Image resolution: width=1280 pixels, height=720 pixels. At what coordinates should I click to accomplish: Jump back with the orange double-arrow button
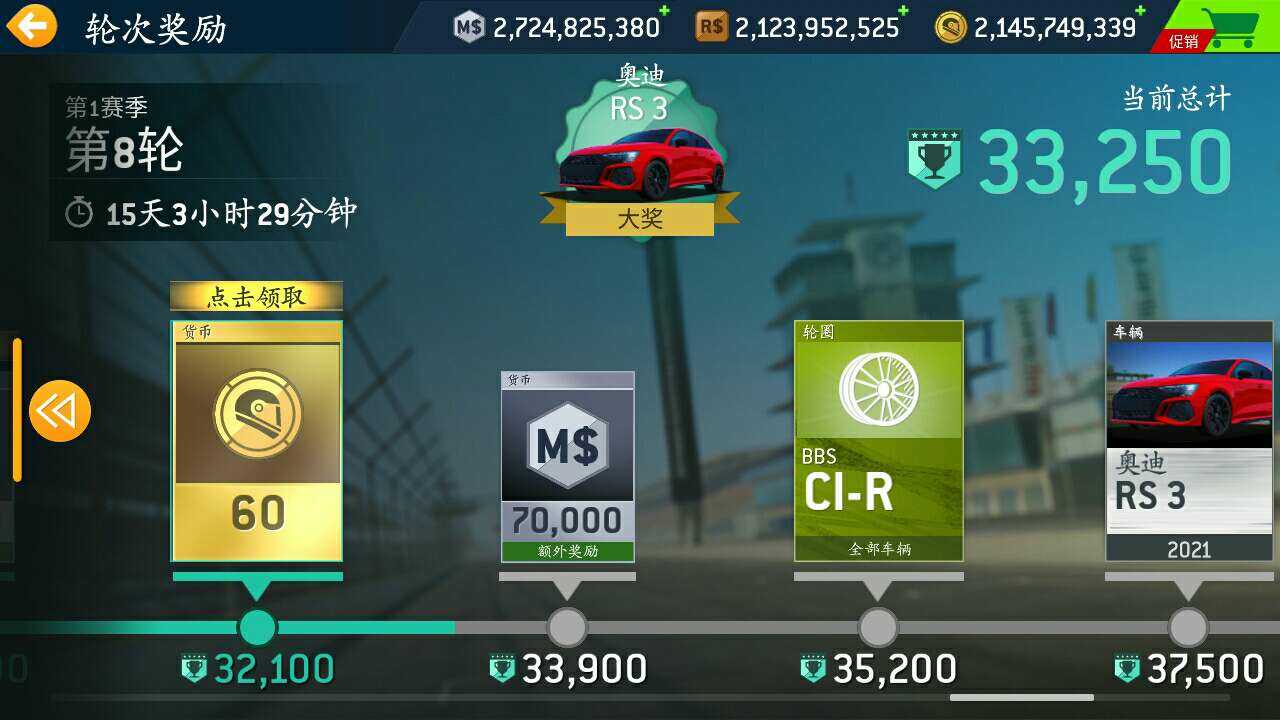60,410
